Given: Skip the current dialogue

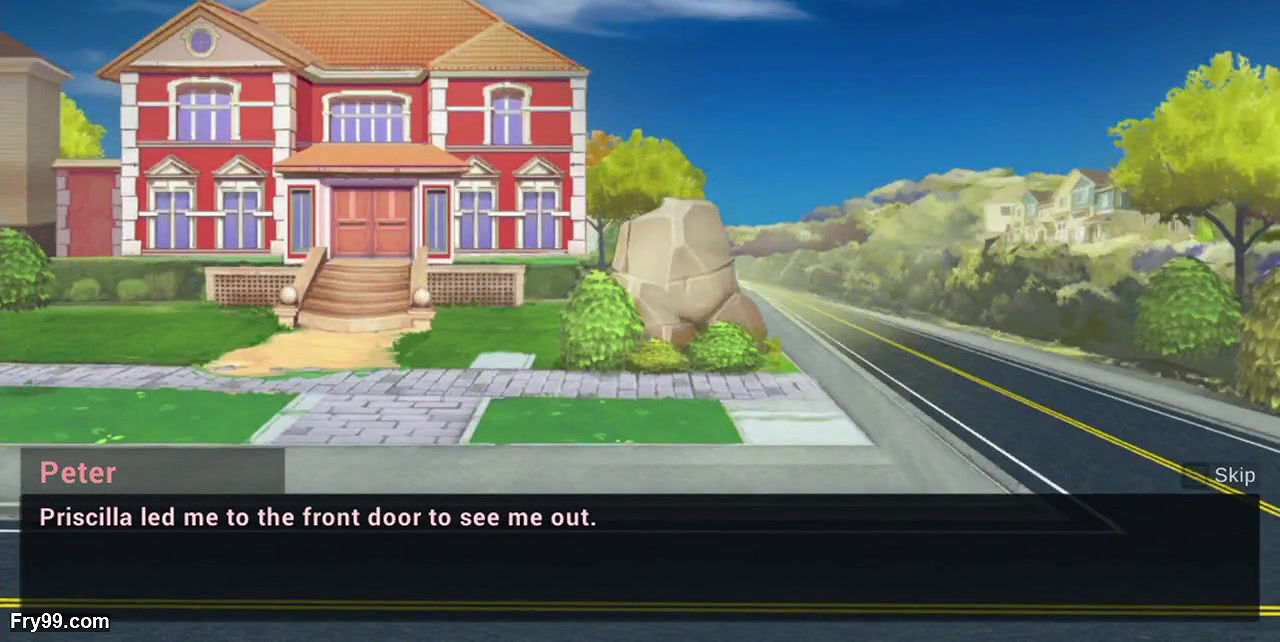Looking at the screenshot, I should click(x=1222, y=475).
